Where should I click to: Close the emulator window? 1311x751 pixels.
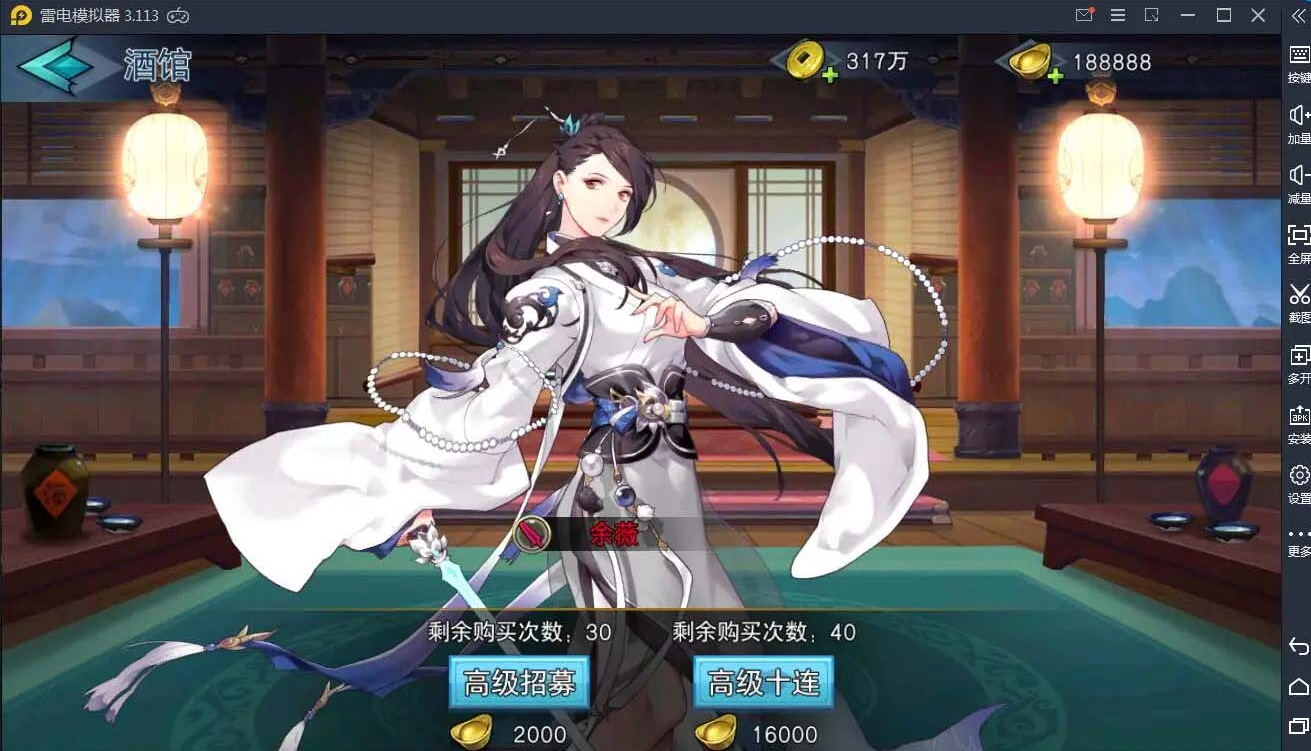tap(1259, 15)
